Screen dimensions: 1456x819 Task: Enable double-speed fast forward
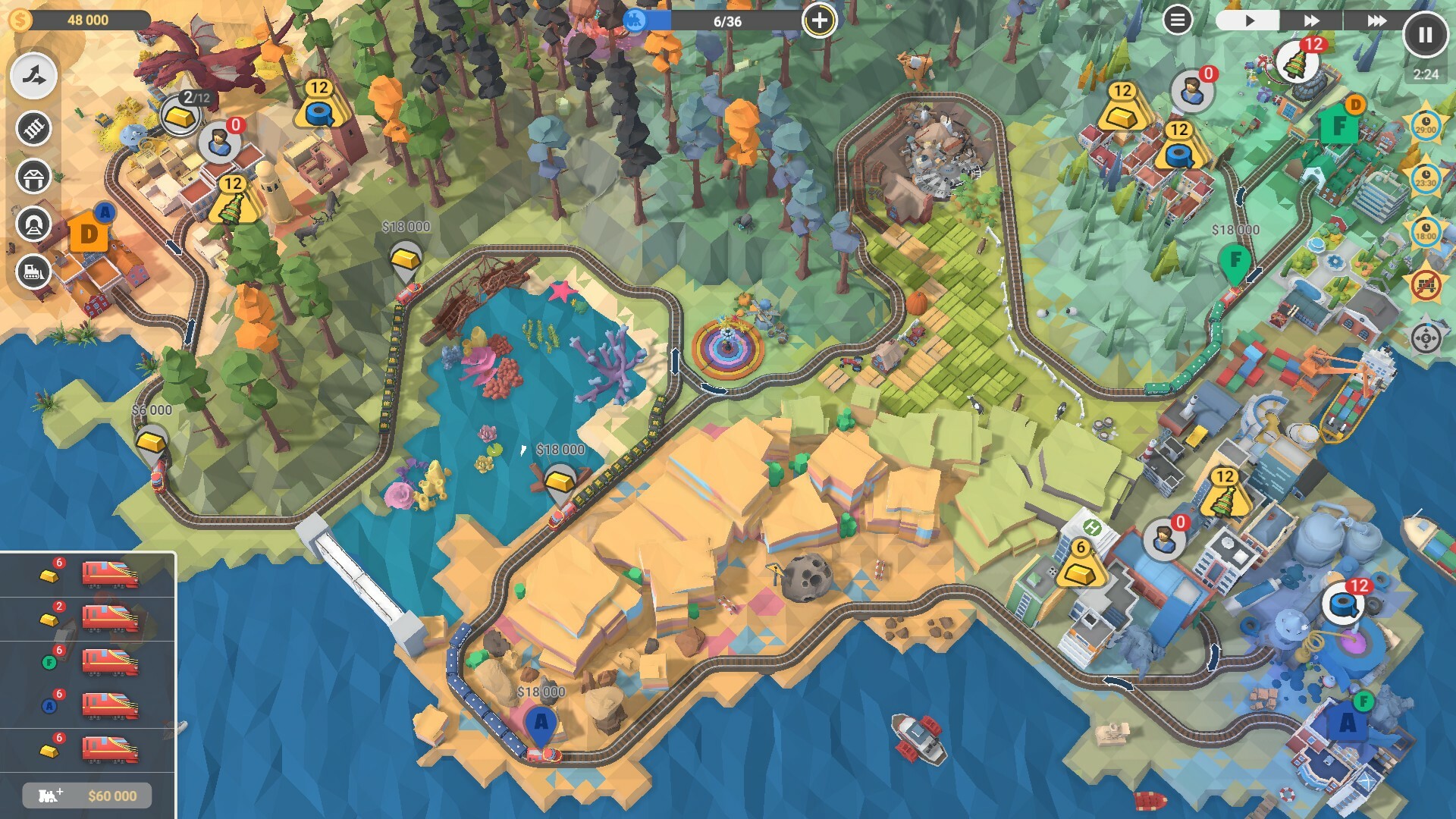[x=1312, y=22]
